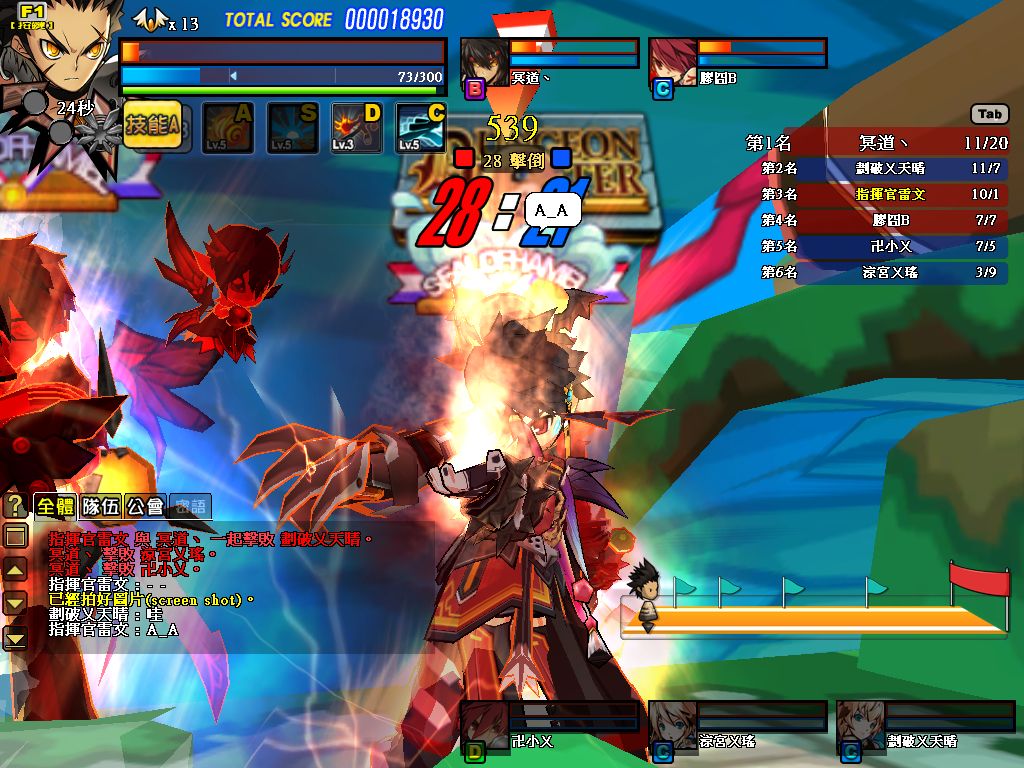1024x768 pixels.
Task: Click the chat scroll-up arrow button
Action: coord(16,570)
